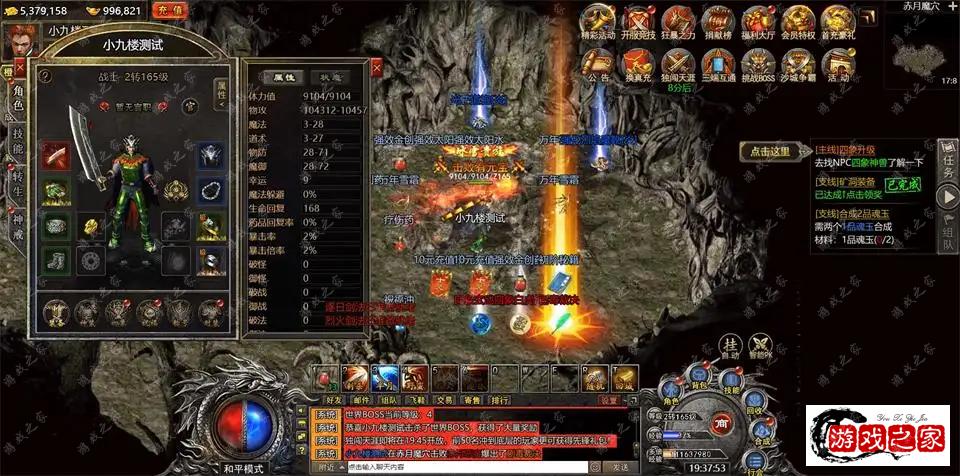This screenshot has height=476, width=960.
Task: Open the 精彩活动 events icon
Action: click(x=598, y=21)
